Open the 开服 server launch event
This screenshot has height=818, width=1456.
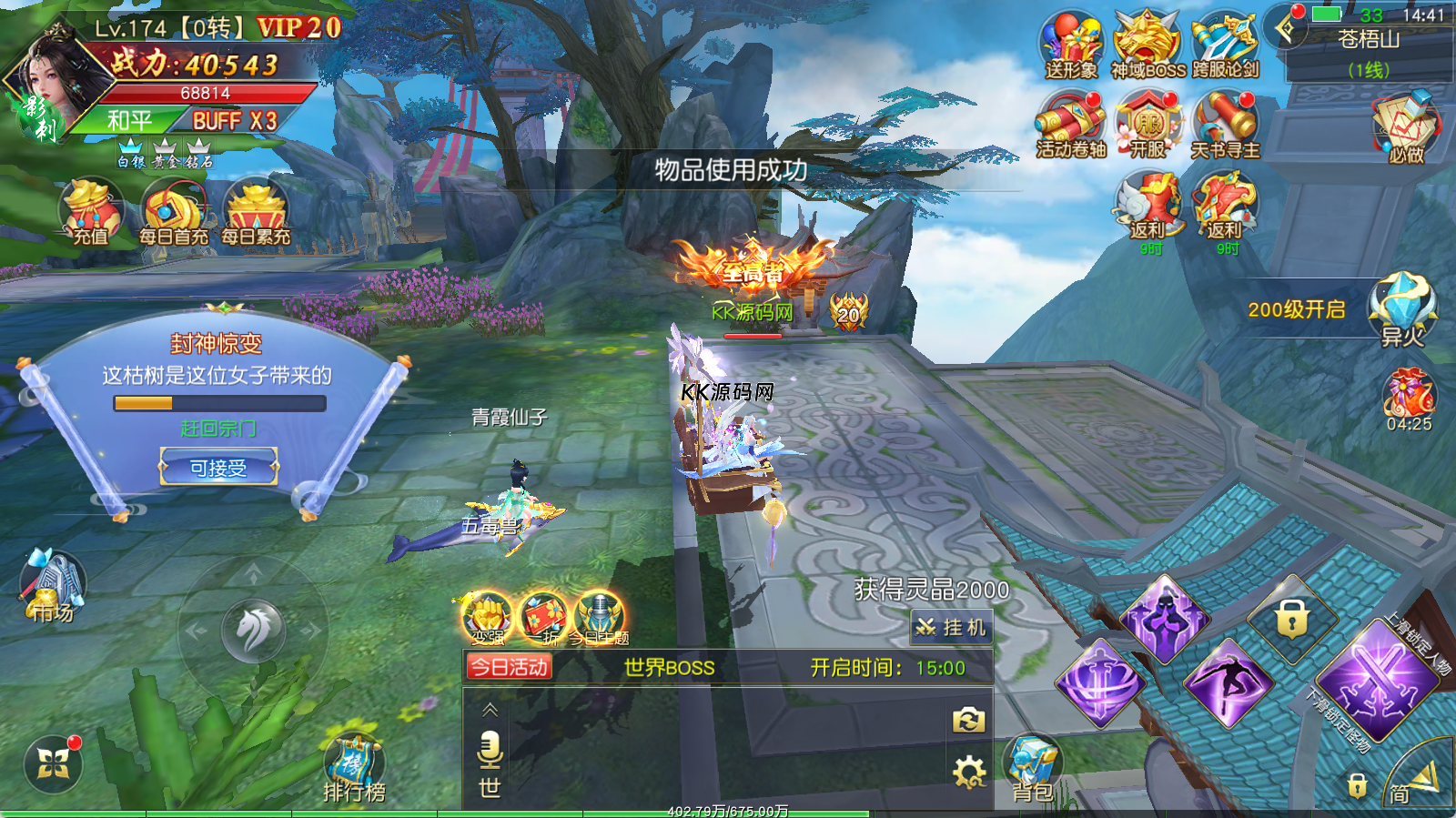(1148, 126)
